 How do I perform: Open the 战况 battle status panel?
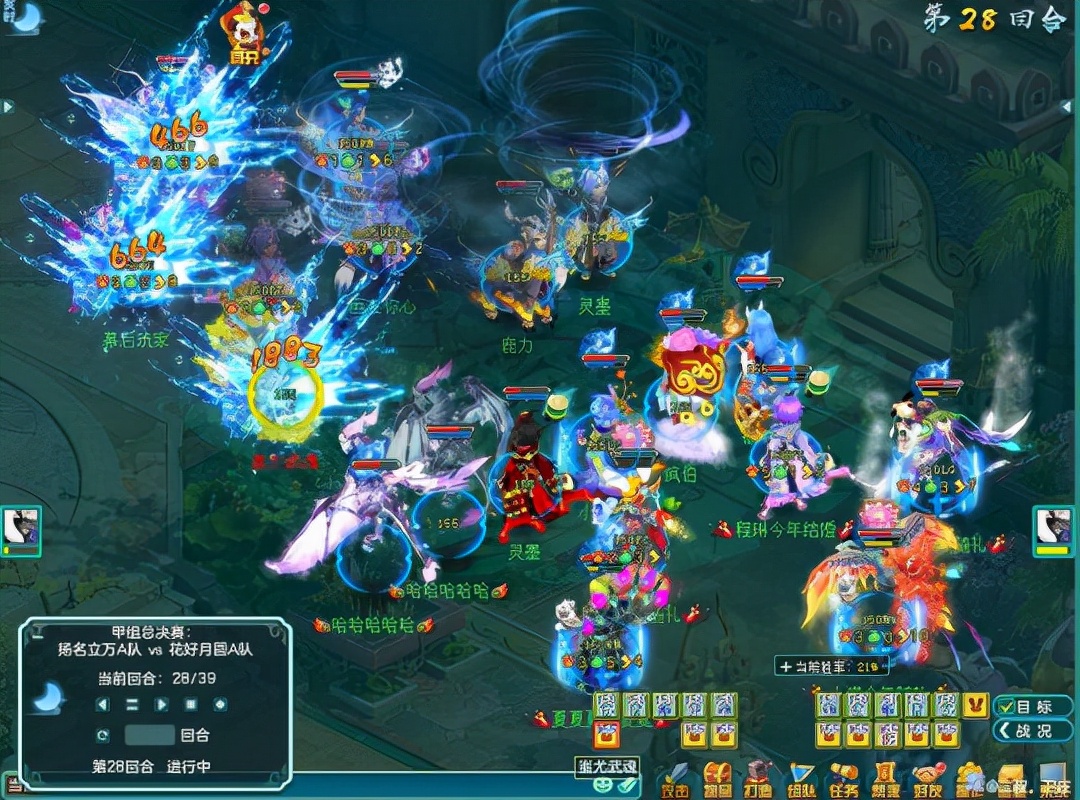(x=1029, y=731)
